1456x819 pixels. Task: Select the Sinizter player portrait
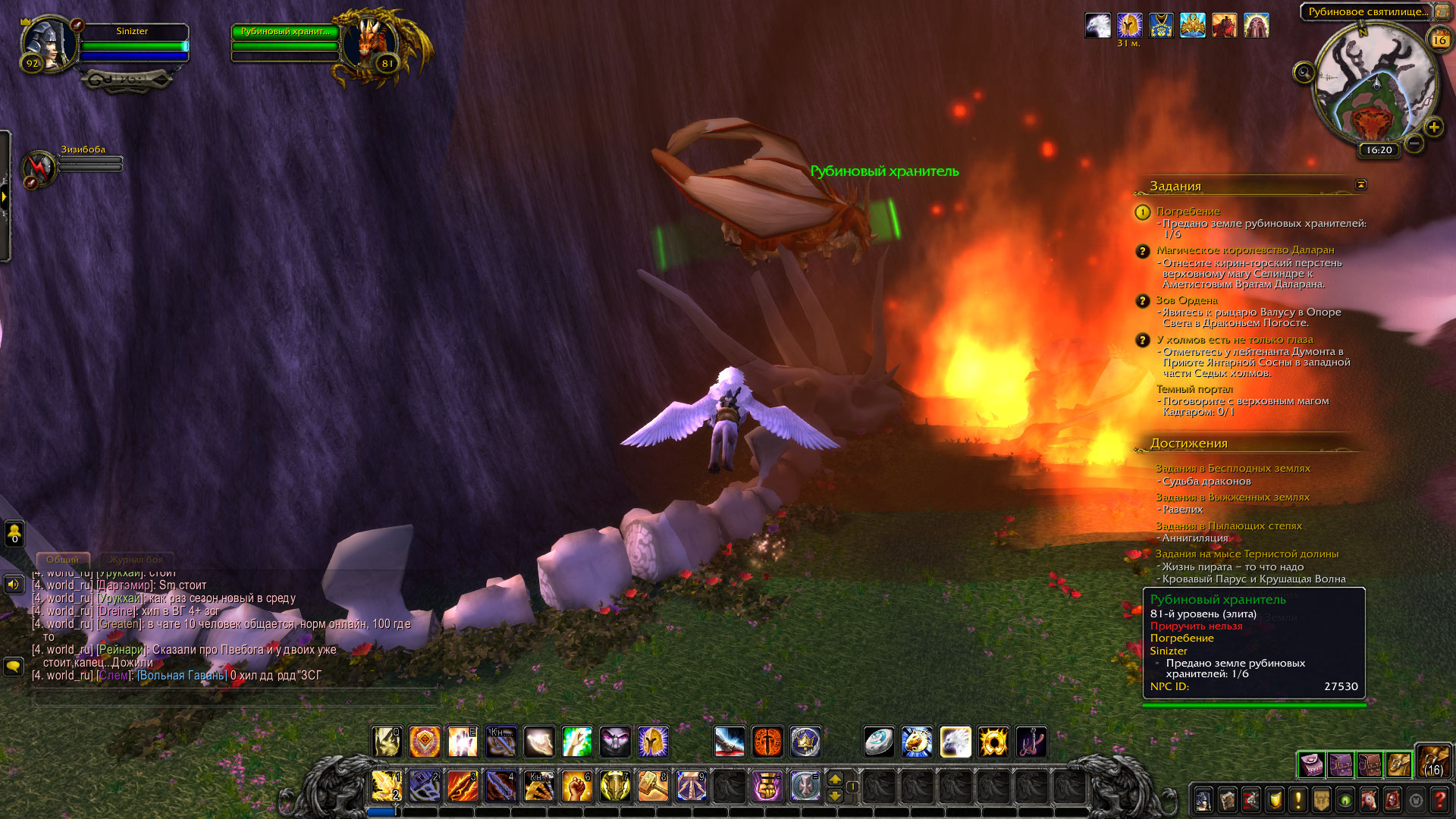click(48, 43)
